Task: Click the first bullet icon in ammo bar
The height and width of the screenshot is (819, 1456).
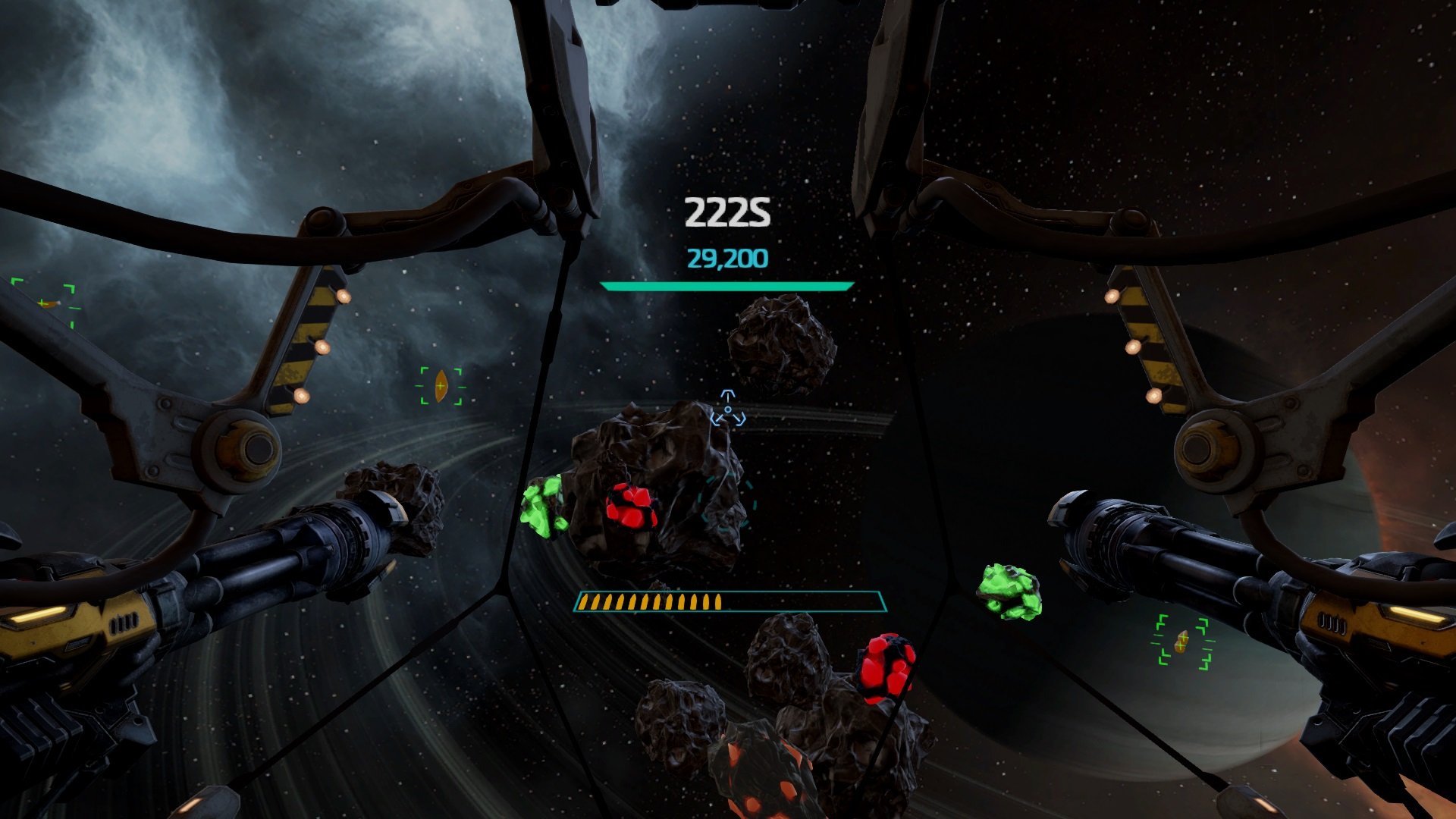Action: [x=585, y=603]
